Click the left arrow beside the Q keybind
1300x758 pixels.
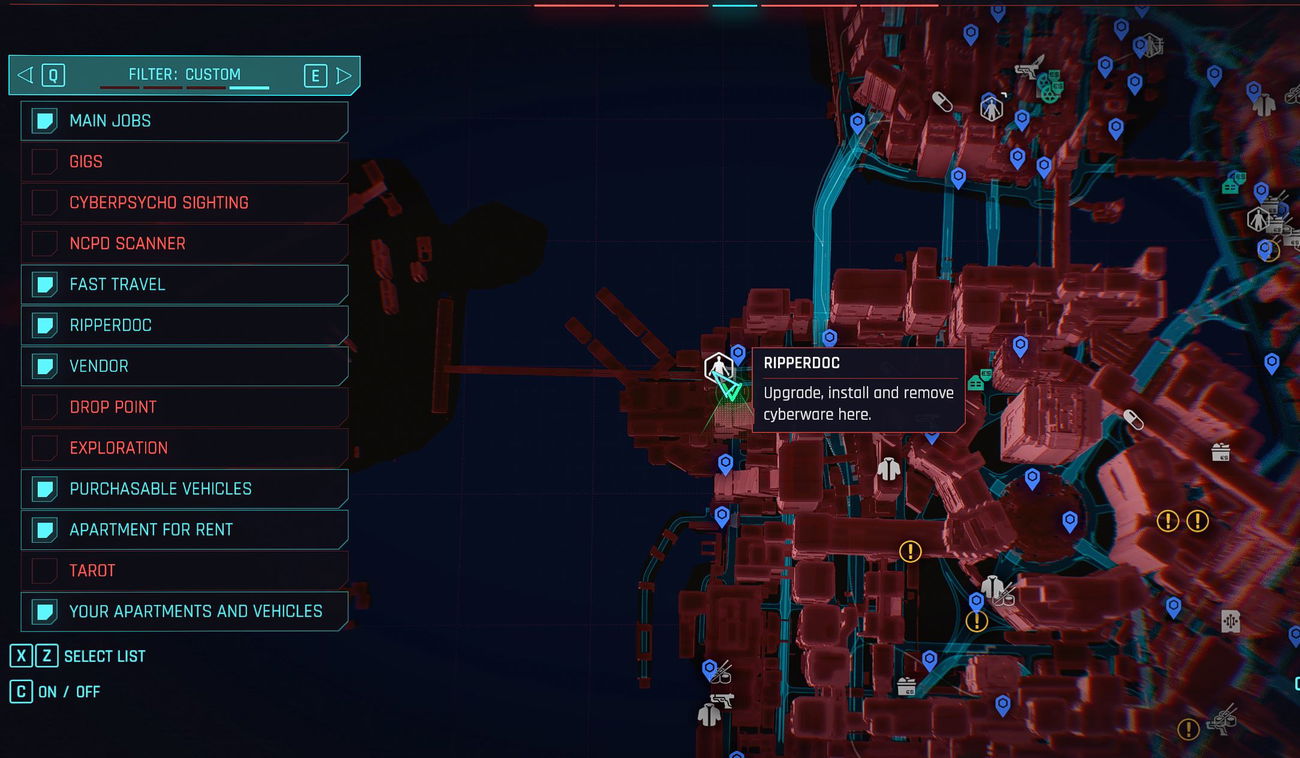pyautogui.click(x=24, y=74)
